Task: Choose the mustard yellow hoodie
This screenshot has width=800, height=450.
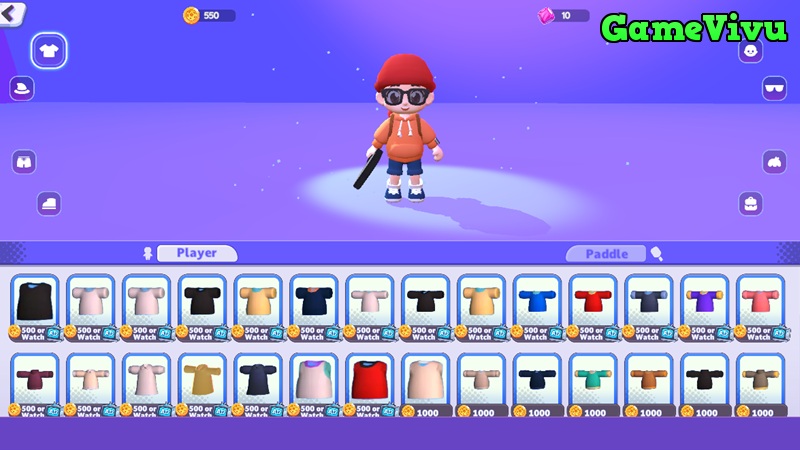Action: pos(202,378)
